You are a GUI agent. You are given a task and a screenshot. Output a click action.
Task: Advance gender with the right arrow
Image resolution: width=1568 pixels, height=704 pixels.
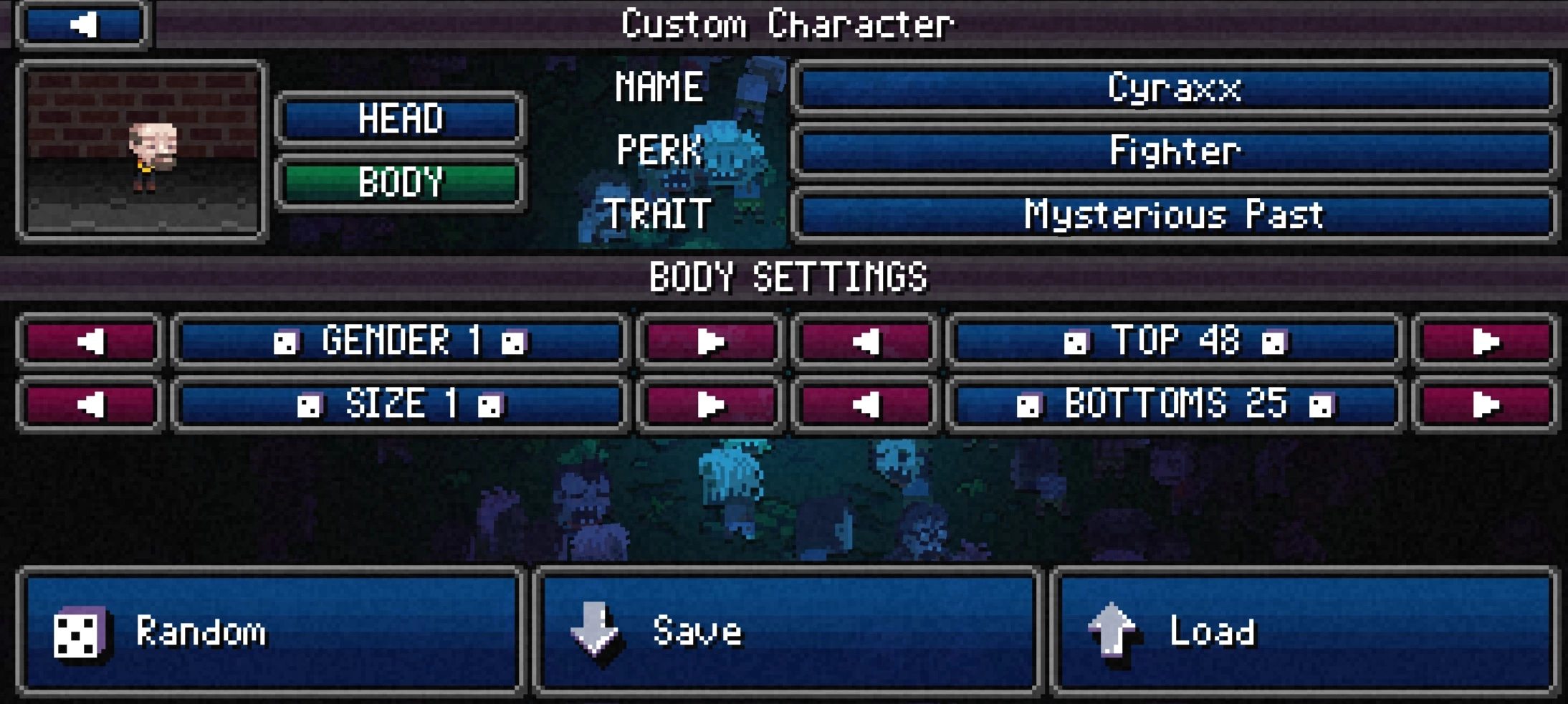(710, 341)
